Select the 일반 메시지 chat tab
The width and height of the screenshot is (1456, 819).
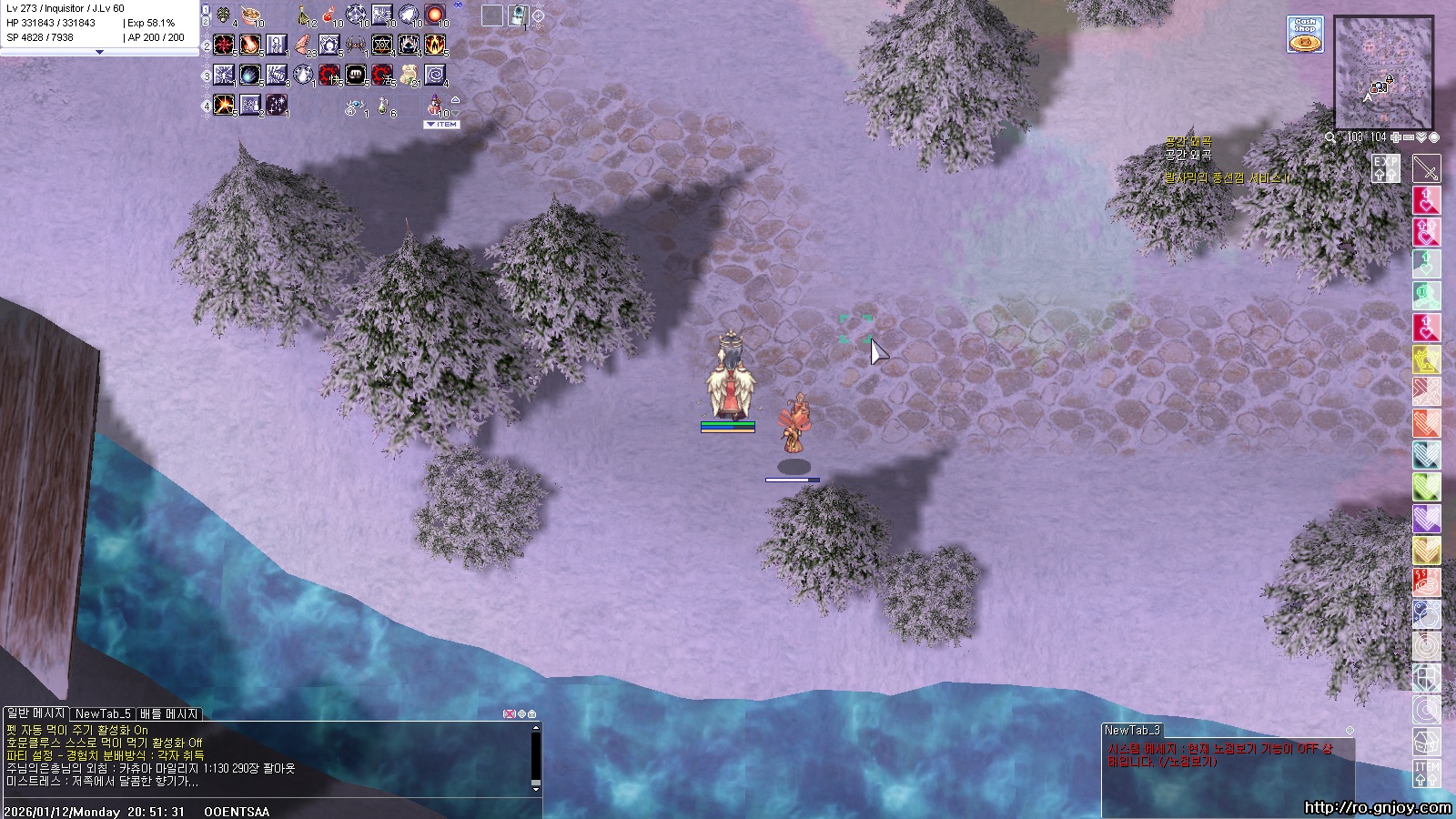[x=35, y=714]
